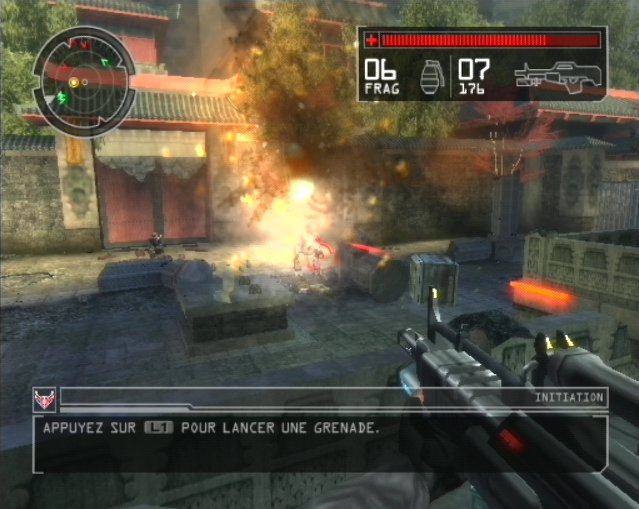This screenshot has height=509, width=639.
Task: Click the circular radar minimap
Action: (x=84, y=78)
